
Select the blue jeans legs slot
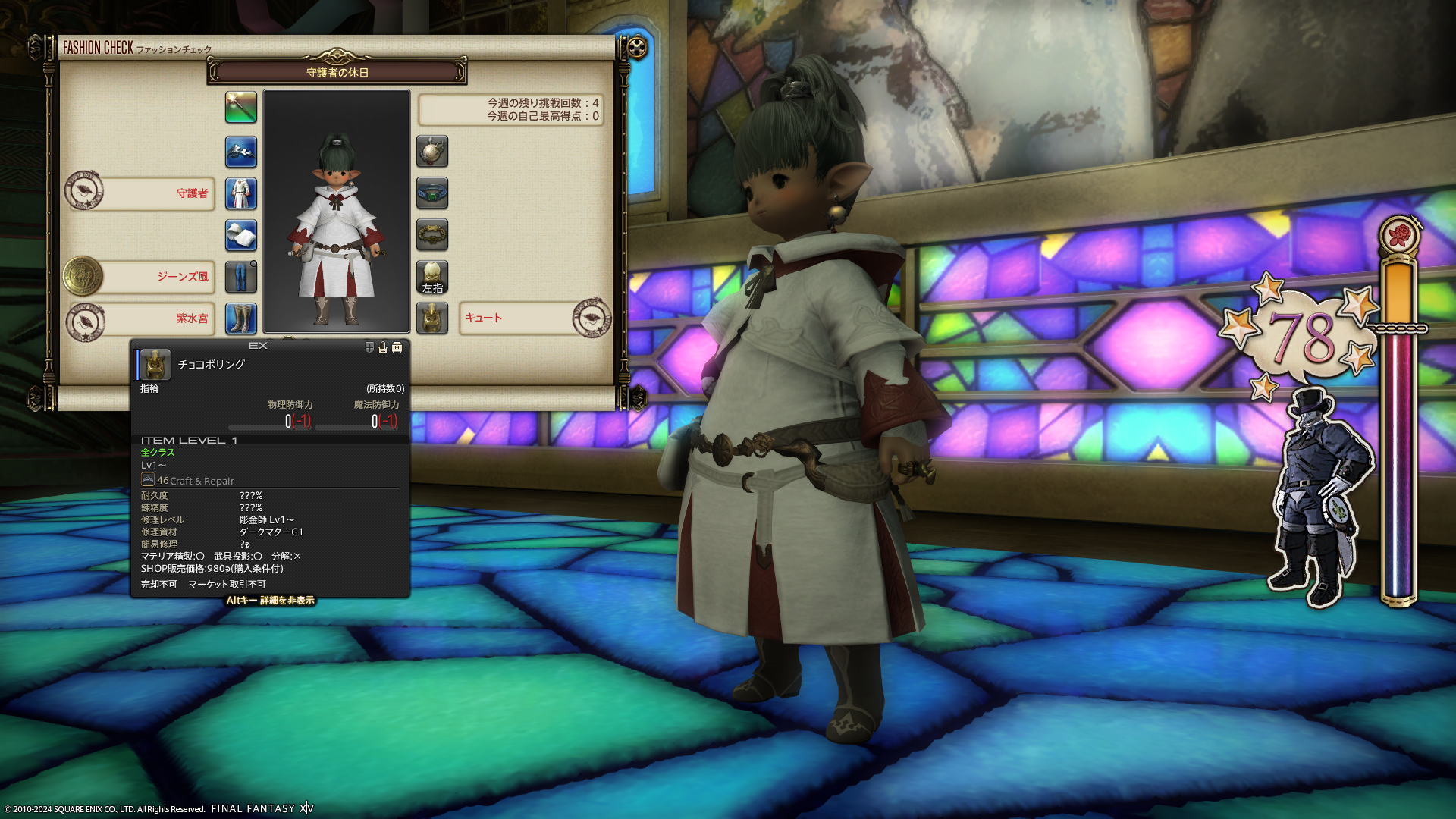click(241, 278)
